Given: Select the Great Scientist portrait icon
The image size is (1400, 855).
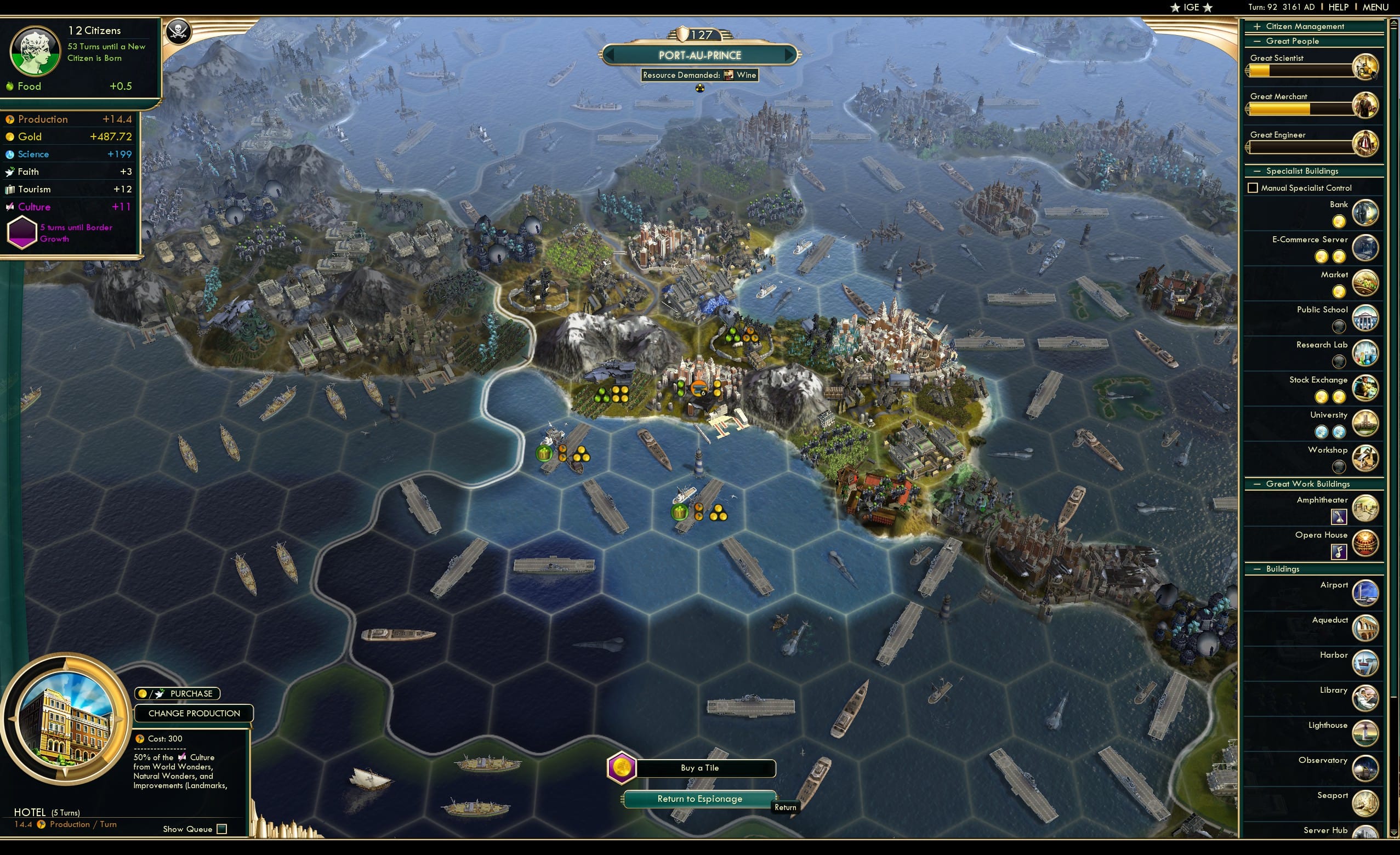Looking at the screenshot, I should (1367, 67).
